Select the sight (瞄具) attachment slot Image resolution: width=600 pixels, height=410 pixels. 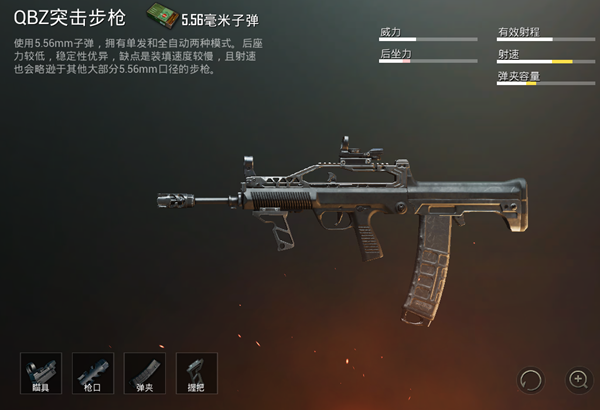pos(41,373)
